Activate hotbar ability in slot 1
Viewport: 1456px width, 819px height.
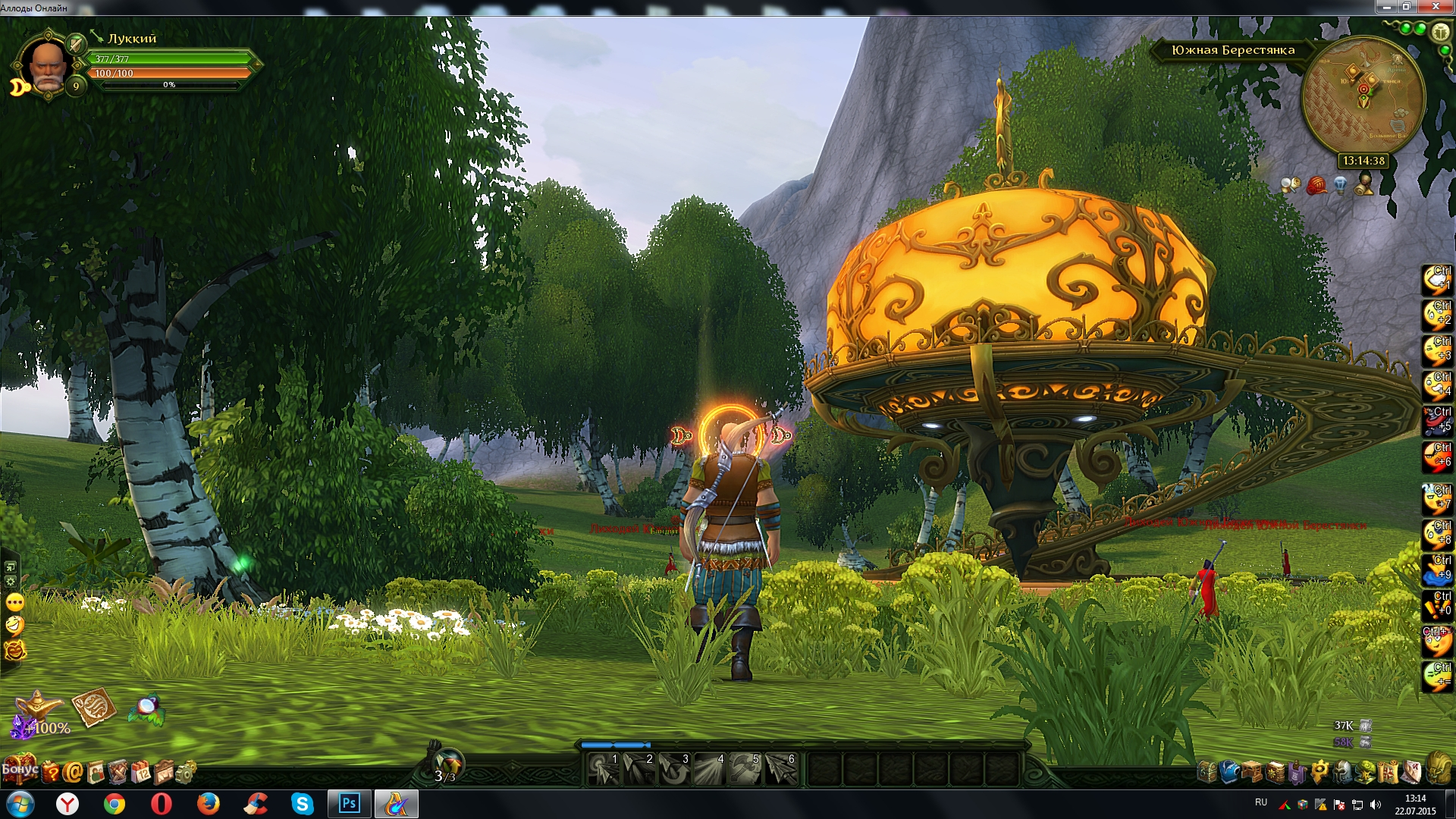click(x=604, y=769)
